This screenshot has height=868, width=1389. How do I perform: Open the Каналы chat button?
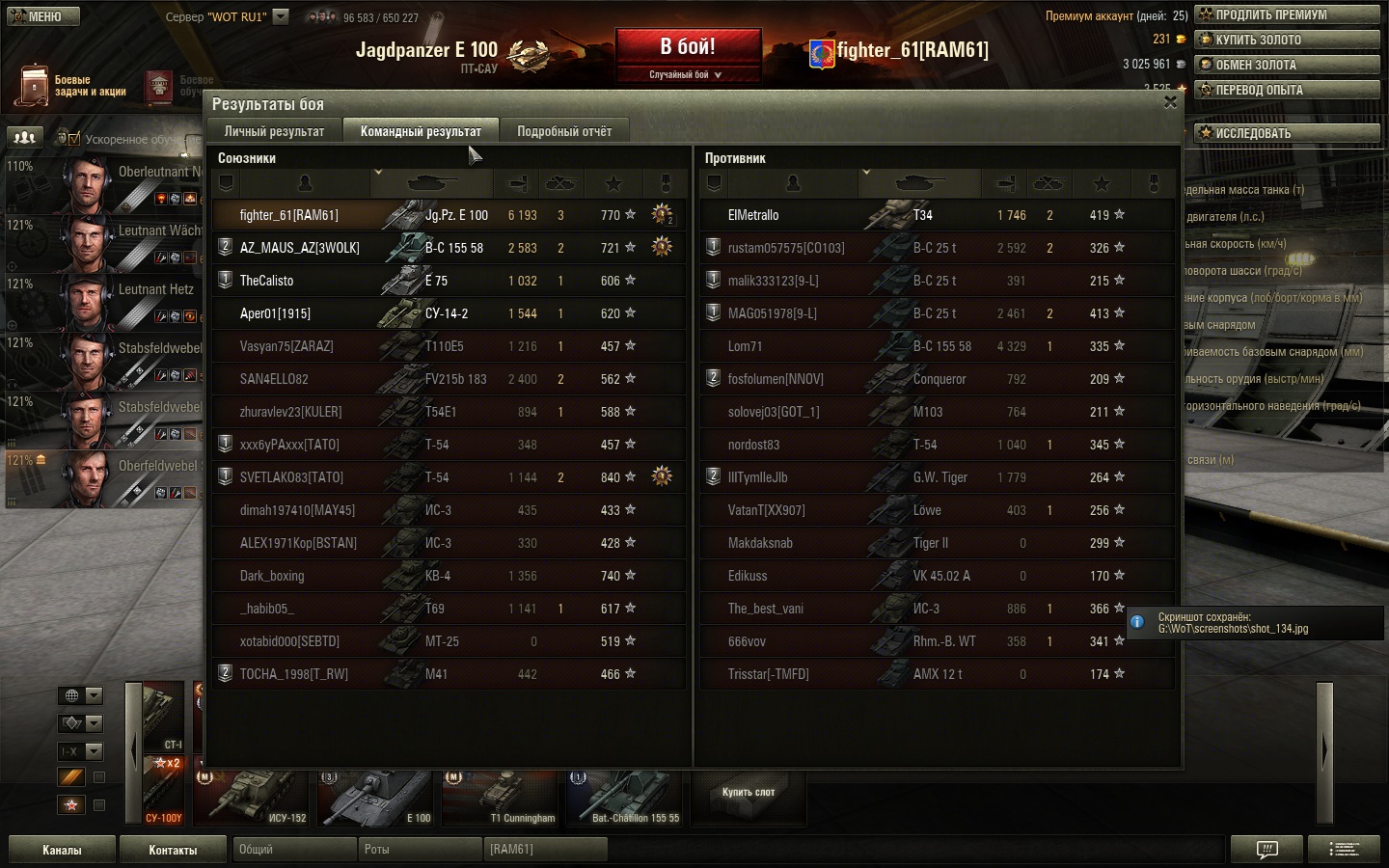coord(62,850)
